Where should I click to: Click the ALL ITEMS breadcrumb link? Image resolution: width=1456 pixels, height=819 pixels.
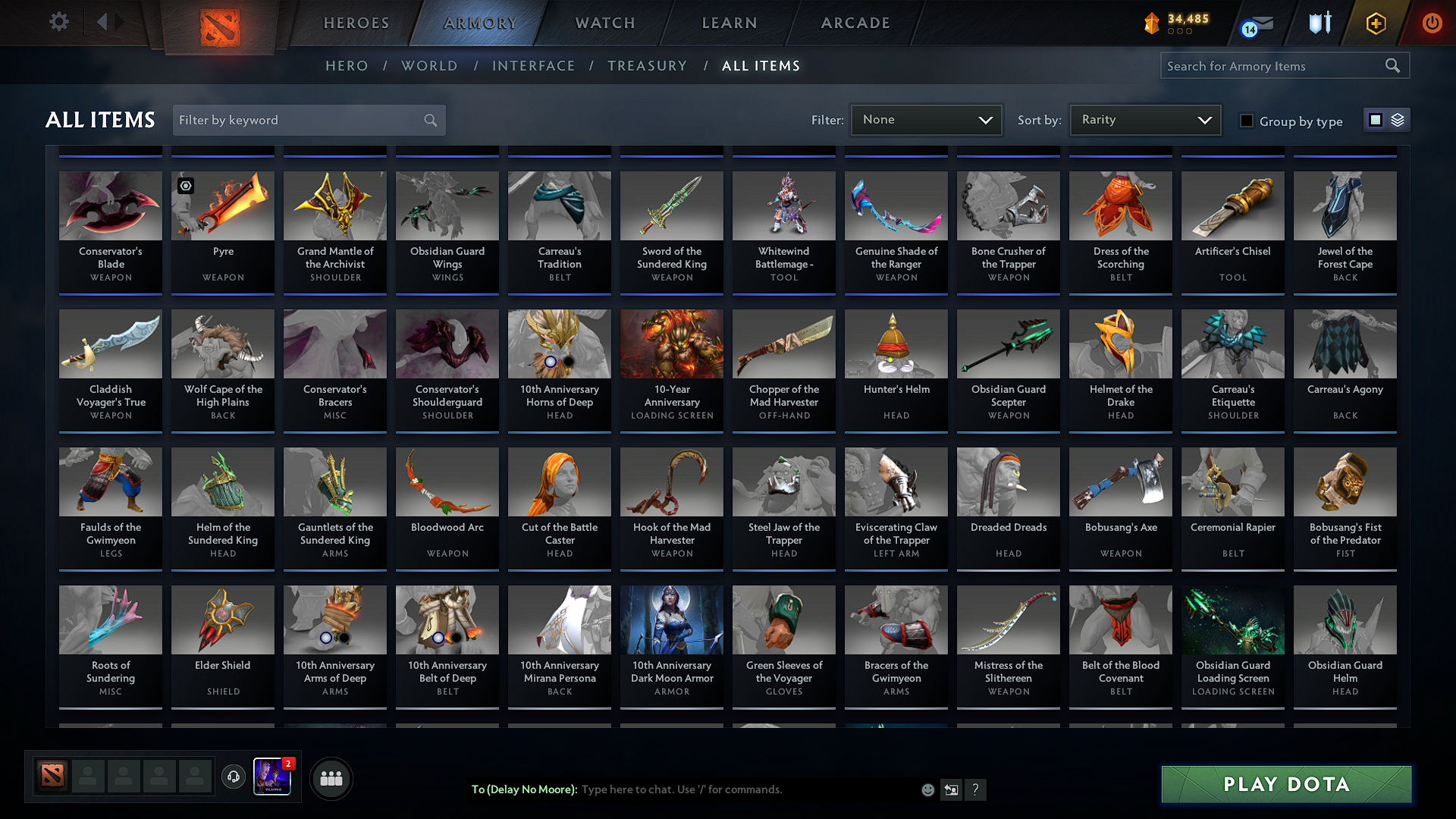(761, 66)
